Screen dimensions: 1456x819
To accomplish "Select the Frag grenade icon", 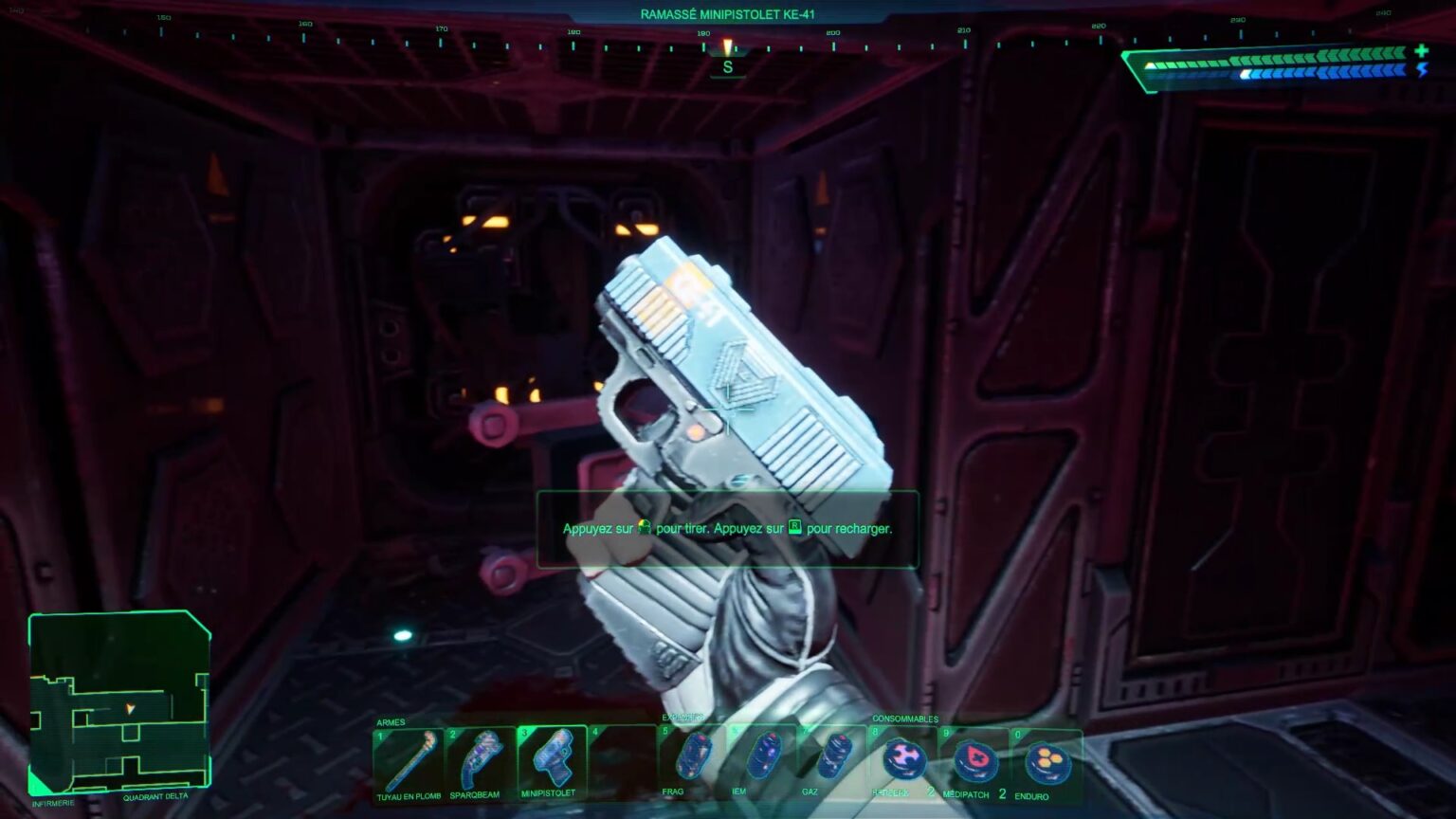I will point(696,756).
